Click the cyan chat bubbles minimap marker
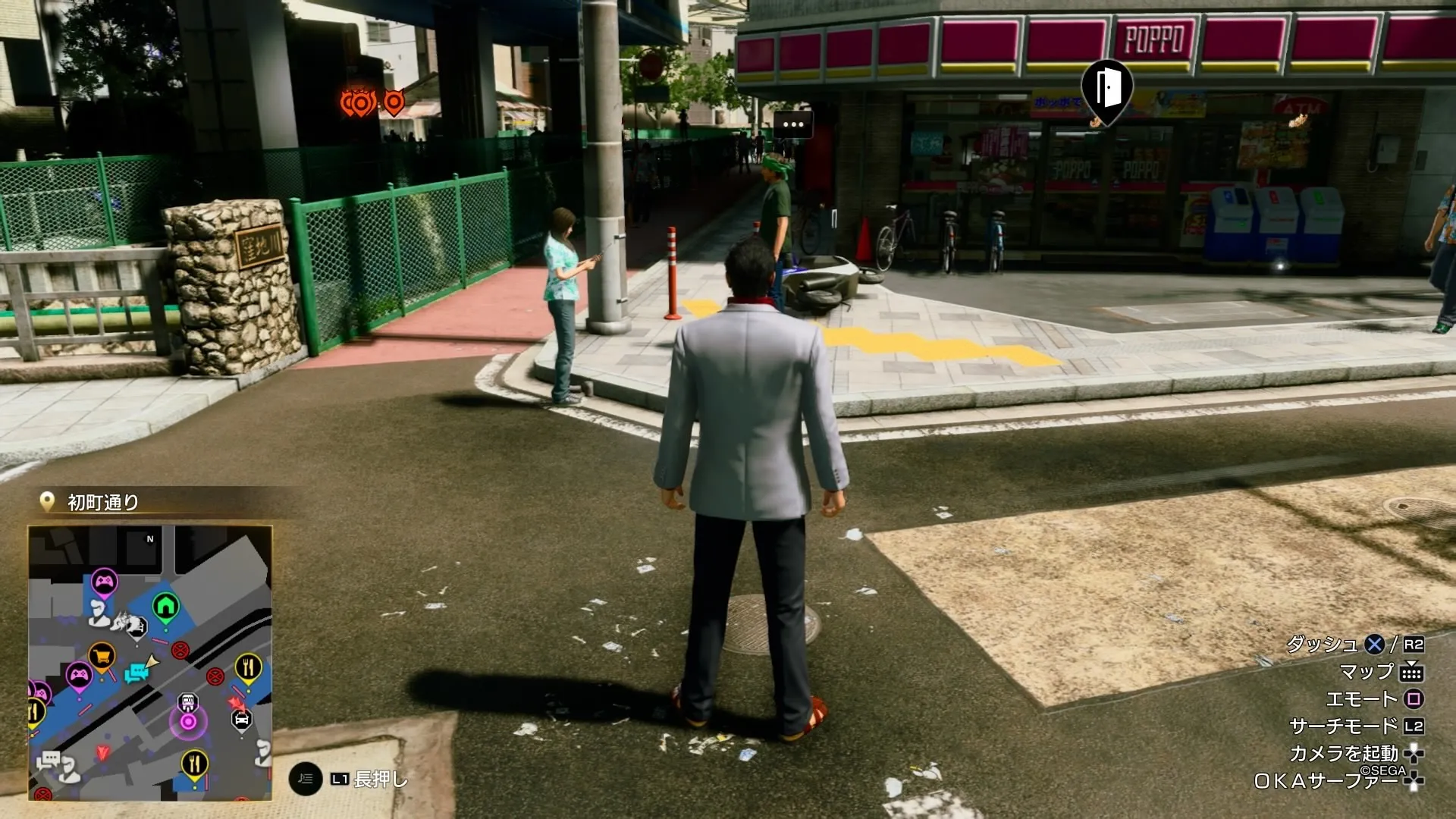This screenshot has width=1456, height=819. [x=137, y=673]
